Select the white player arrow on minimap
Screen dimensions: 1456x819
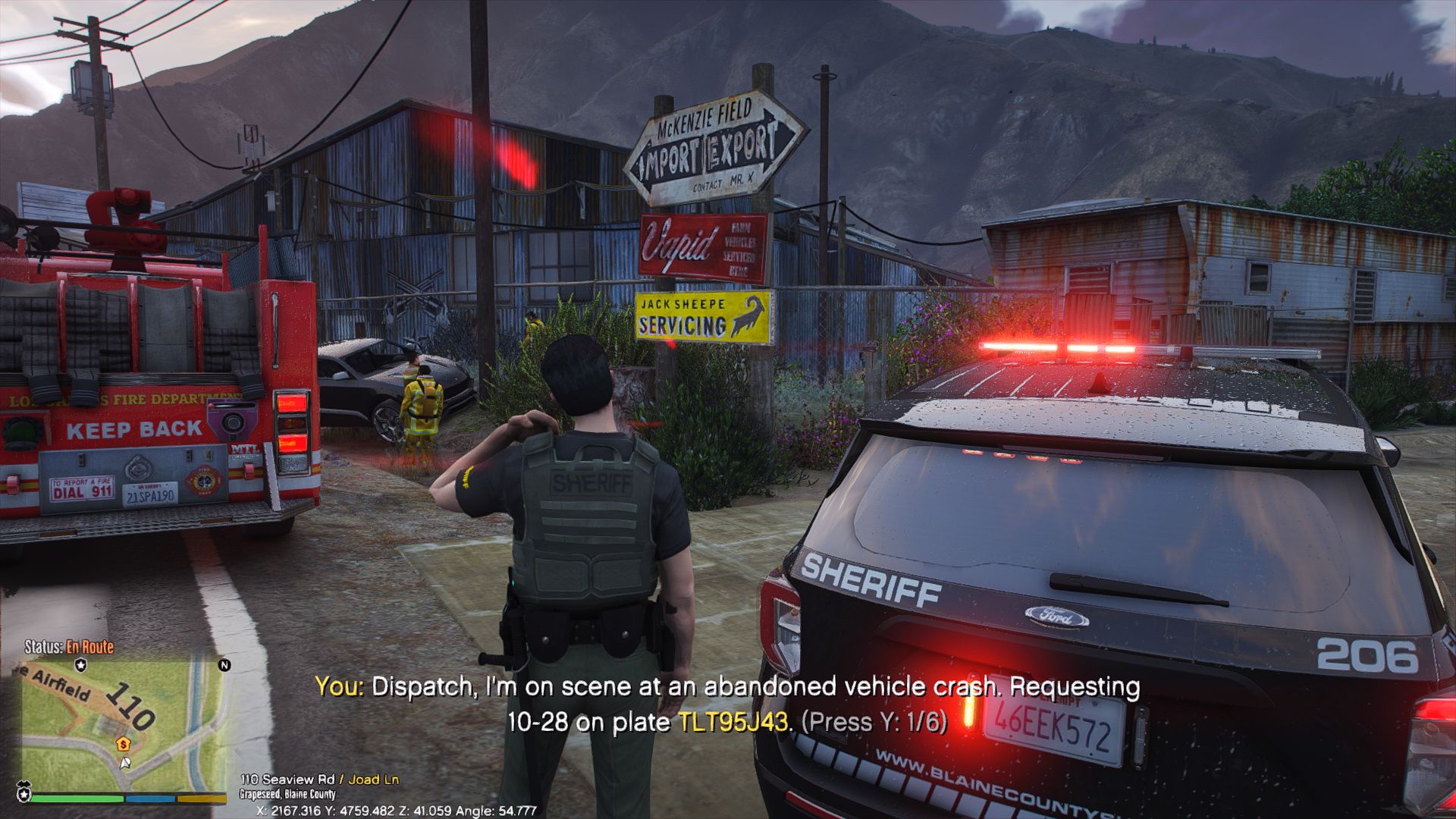(x=125, y=763)
